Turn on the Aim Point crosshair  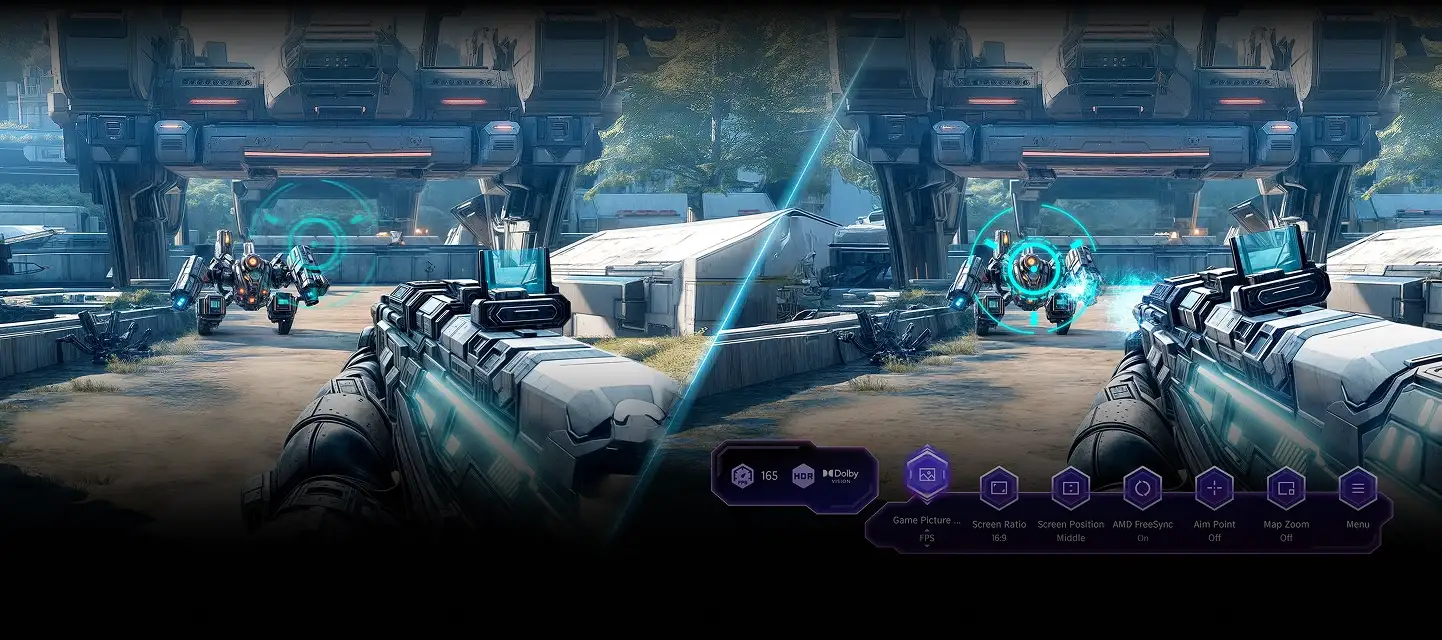click(x=1214, y=489)
